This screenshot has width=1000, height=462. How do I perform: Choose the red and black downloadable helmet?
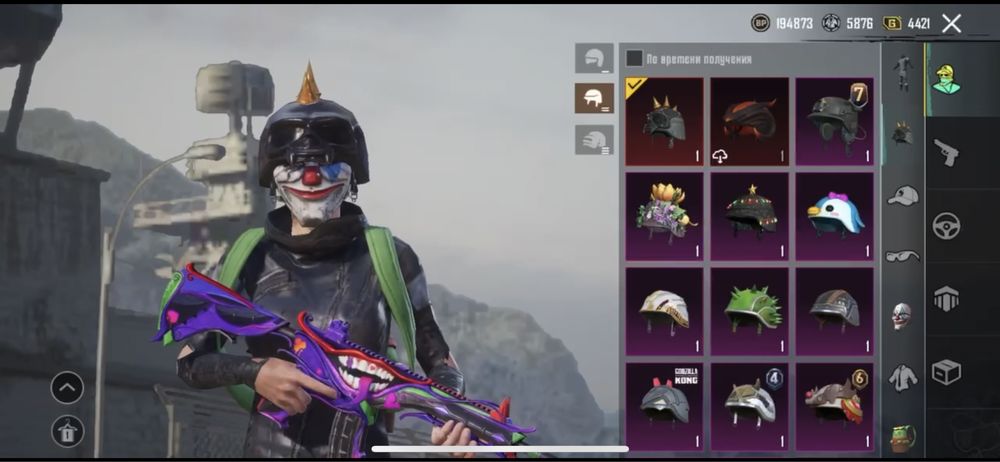(749, 122)
